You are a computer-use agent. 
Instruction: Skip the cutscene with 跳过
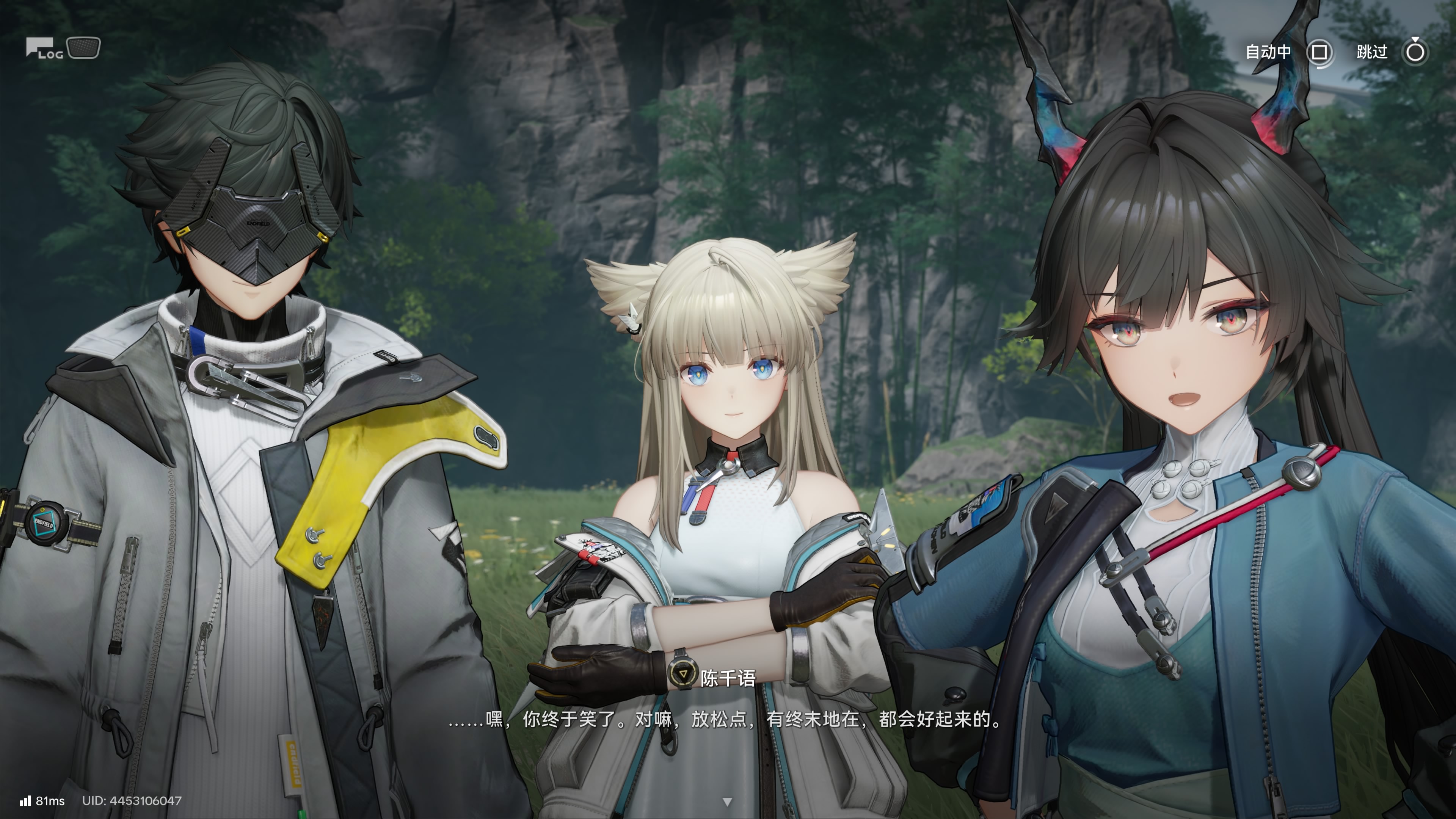(1415, 53)
